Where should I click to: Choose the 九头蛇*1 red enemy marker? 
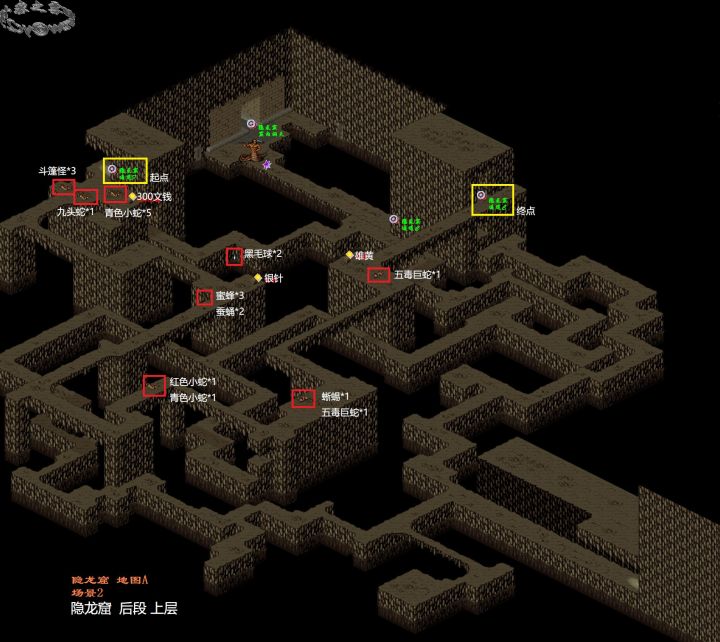point(86,197)
